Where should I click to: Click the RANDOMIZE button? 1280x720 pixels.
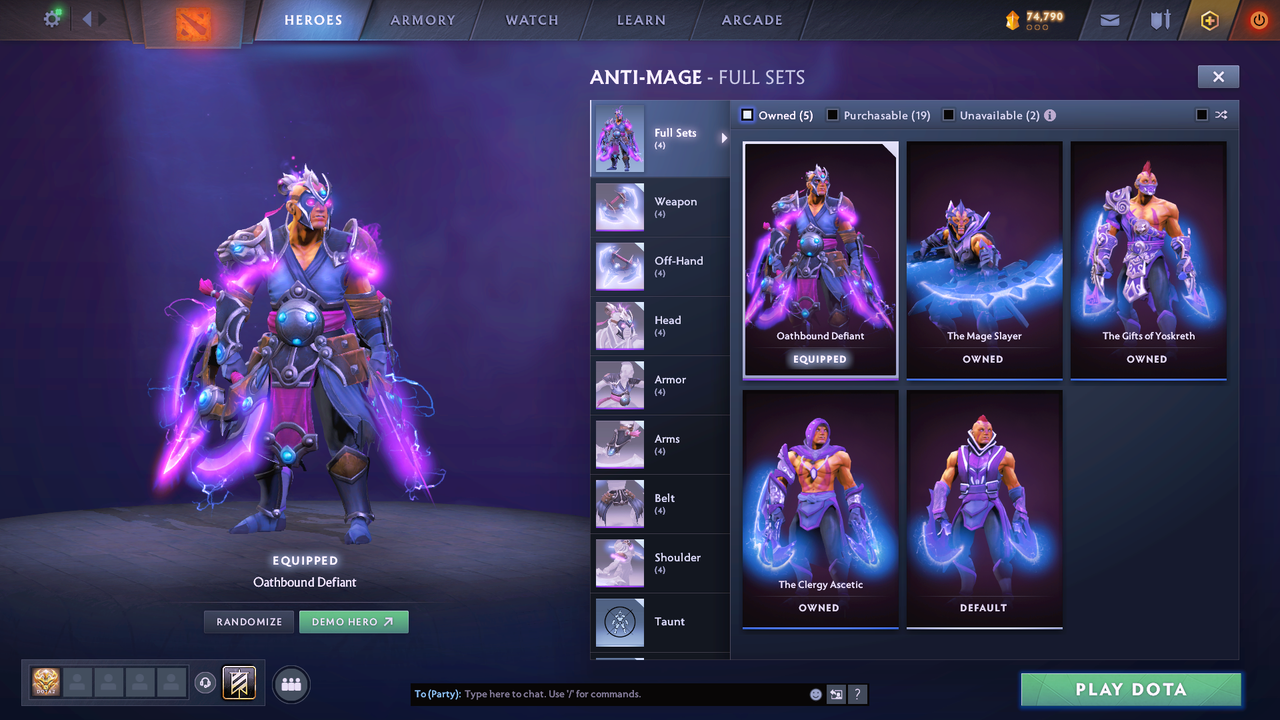[x=248, y=621]
